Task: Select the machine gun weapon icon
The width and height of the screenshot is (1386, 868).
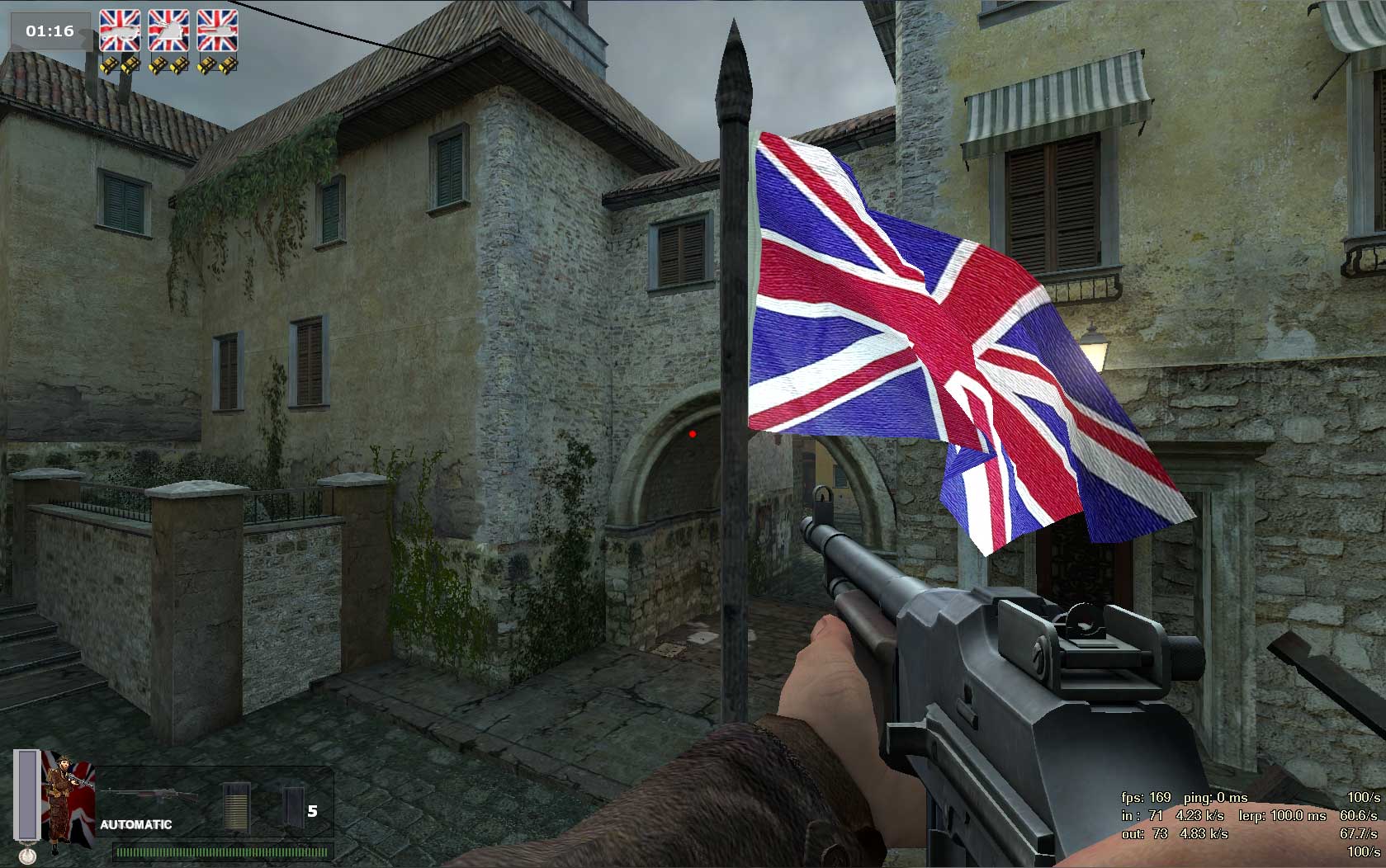Action: pyautogui.click(x=149, y=795)
